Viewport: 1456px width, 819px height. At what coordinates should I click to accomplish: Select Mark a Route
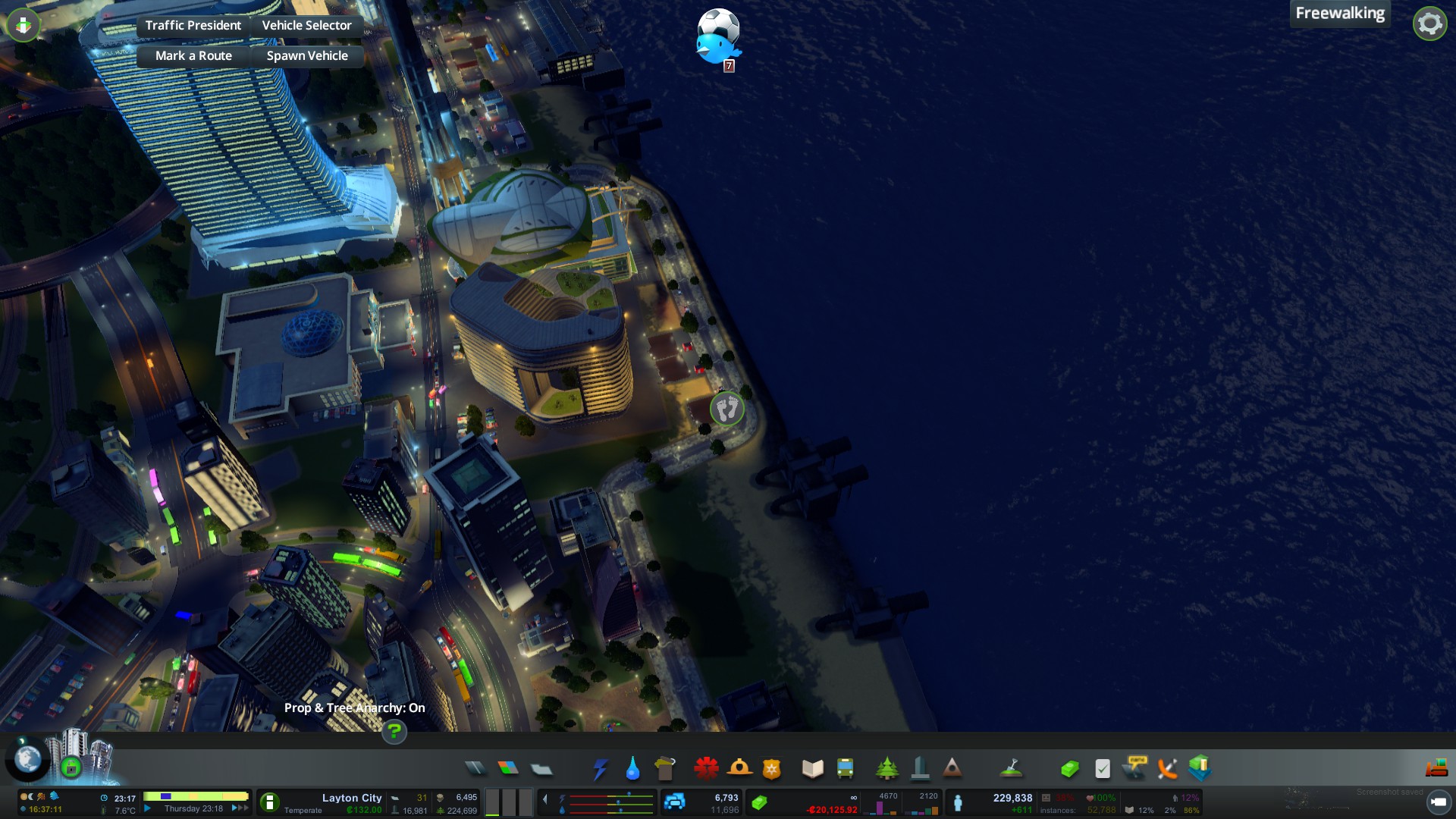(x=193, y=55)
